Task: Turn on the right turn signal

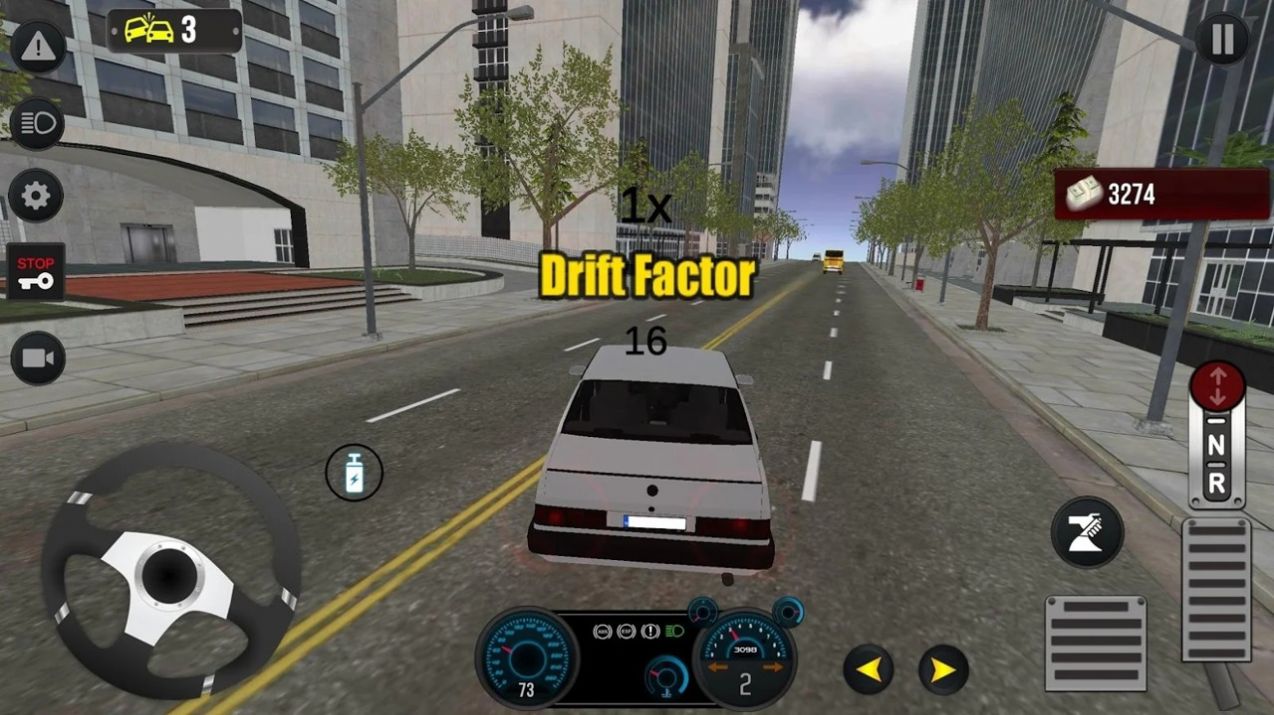Action: pyautogui.click(x=943, y=670)
